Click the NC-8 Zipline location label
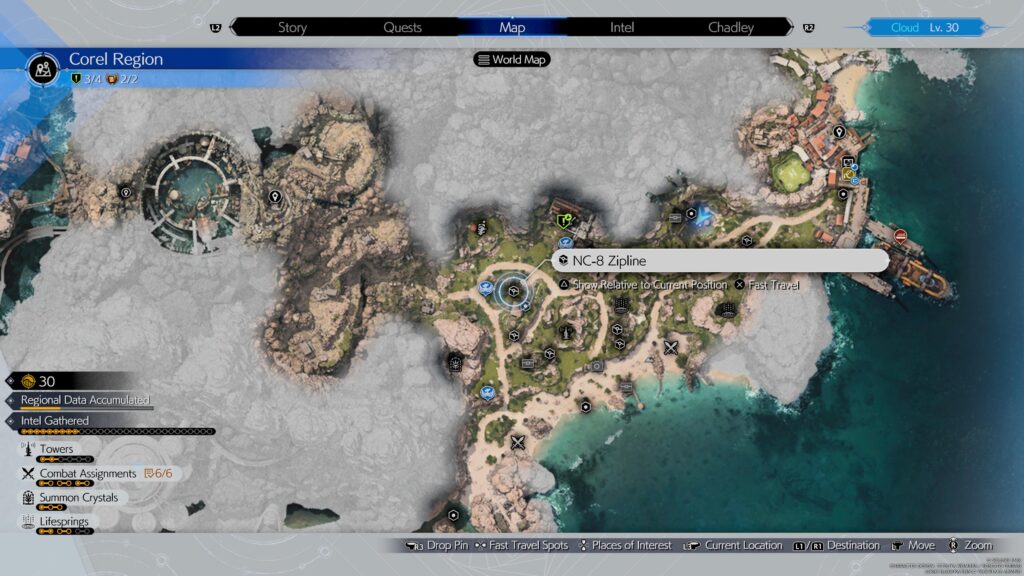 pyautogui.click(x=721, y=261)
